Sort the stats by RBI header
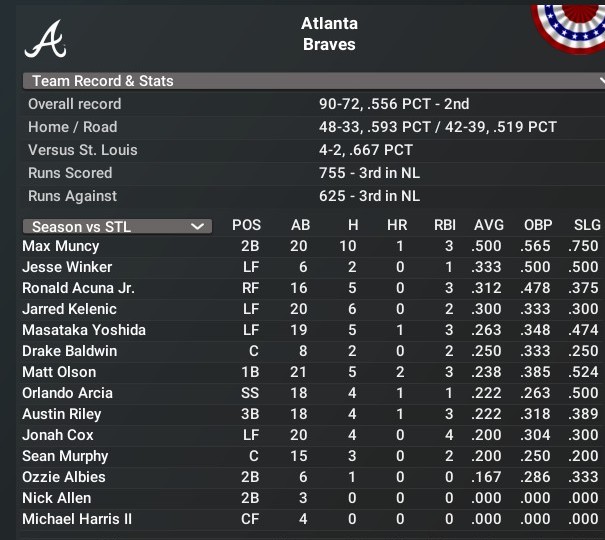 pos(445,225)
